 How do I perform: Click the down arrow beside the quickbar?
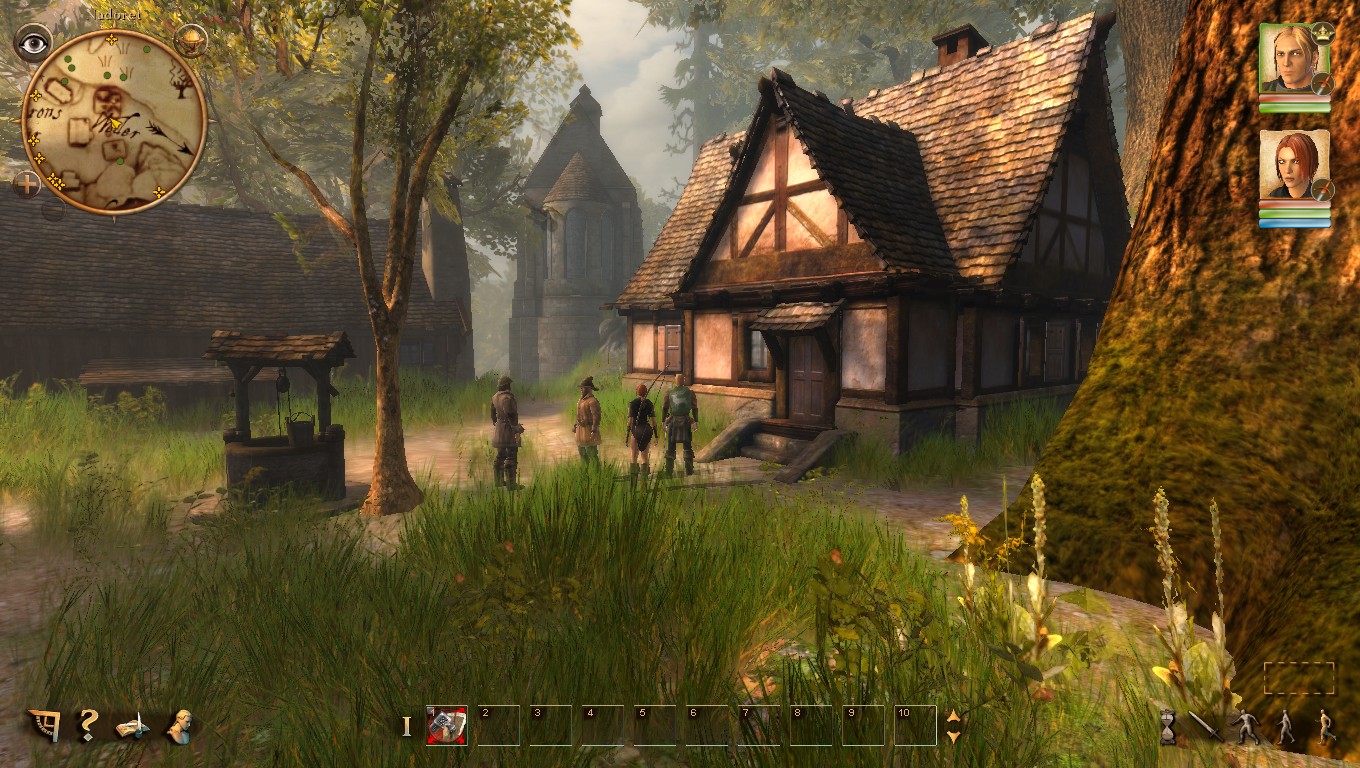click(952, 737)
